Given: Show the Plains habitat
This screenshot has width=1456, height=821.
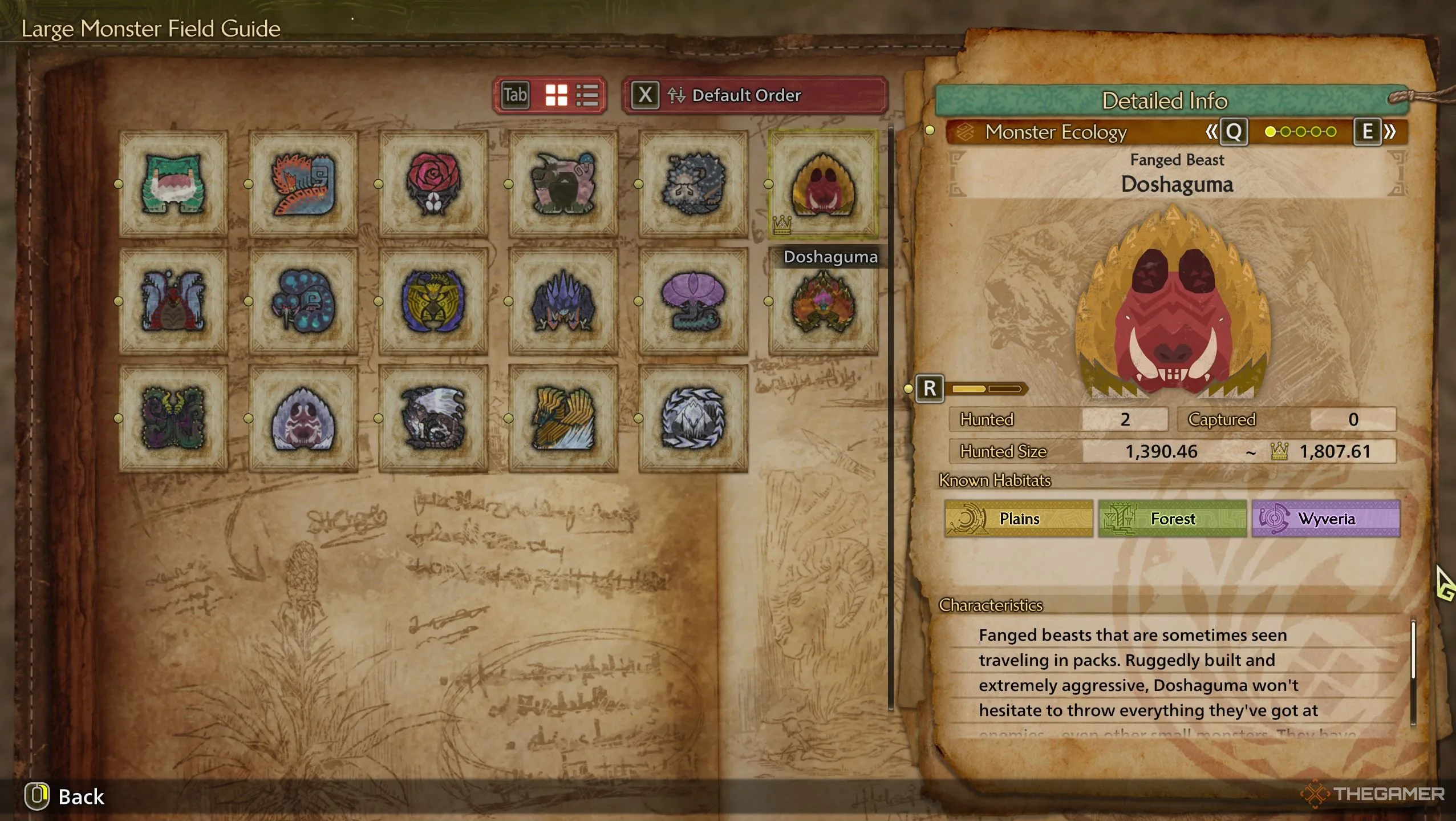Looking at the screenshot, I should pos(1019,519).
